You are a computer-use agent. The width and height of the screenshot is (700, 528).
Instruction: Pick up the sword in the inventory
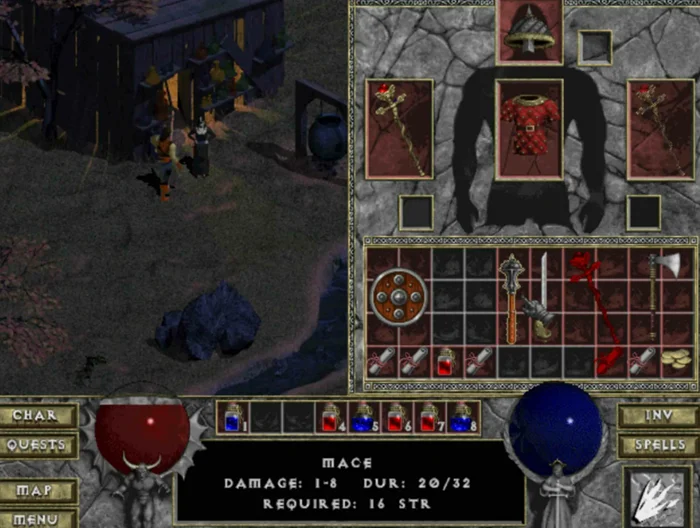click(x=543, y=297)
